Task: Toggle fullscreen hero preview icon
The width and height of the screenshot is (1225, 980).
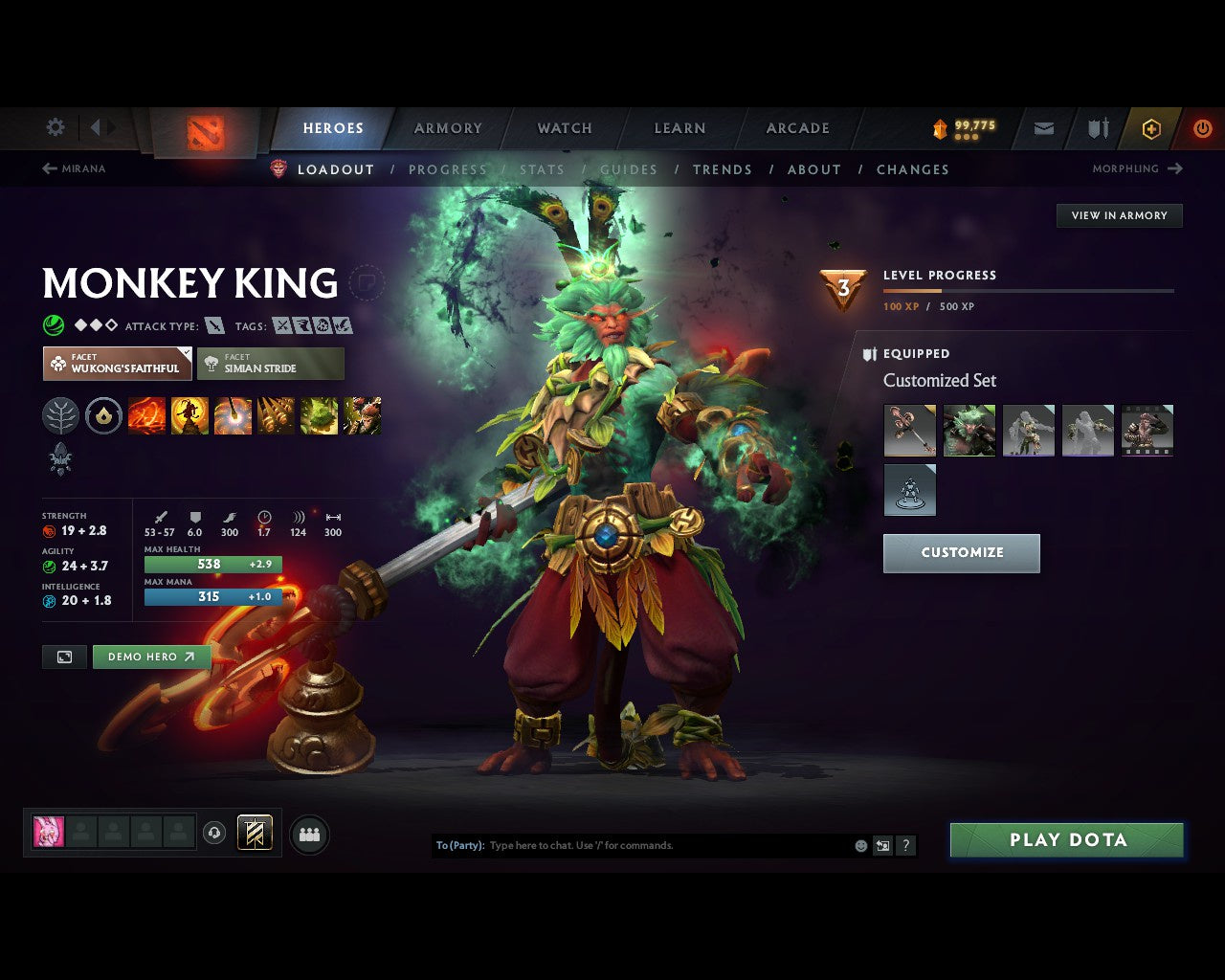Action: click(x=63, y=657)
